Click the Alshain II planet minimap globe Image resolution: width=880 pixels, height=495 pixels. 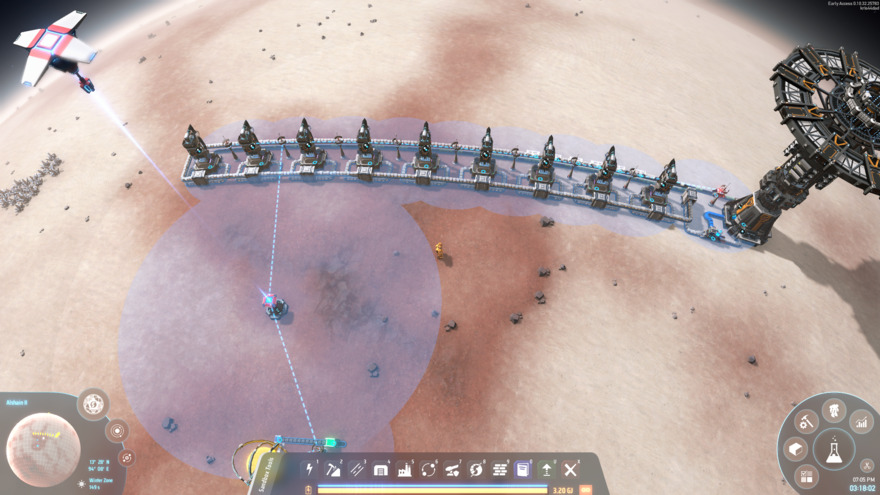43,449
